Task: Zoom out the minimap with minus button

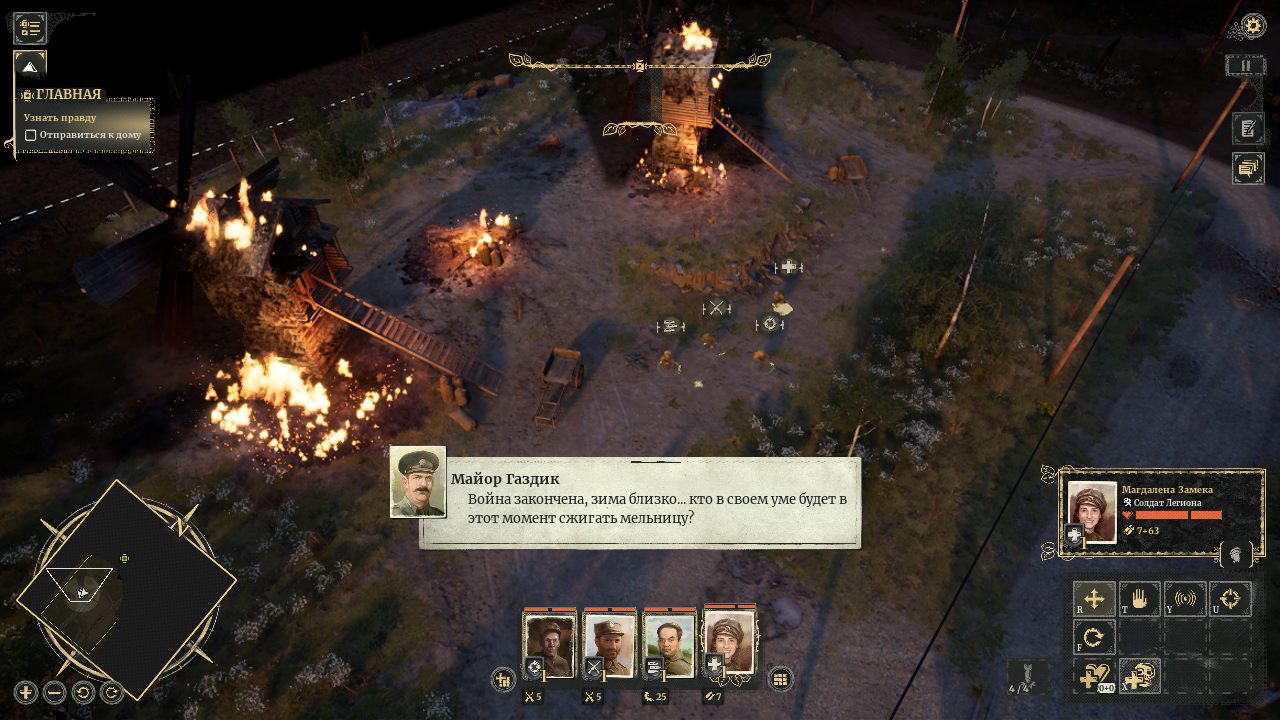Action: pyautogui.click(x=55, y=691)
